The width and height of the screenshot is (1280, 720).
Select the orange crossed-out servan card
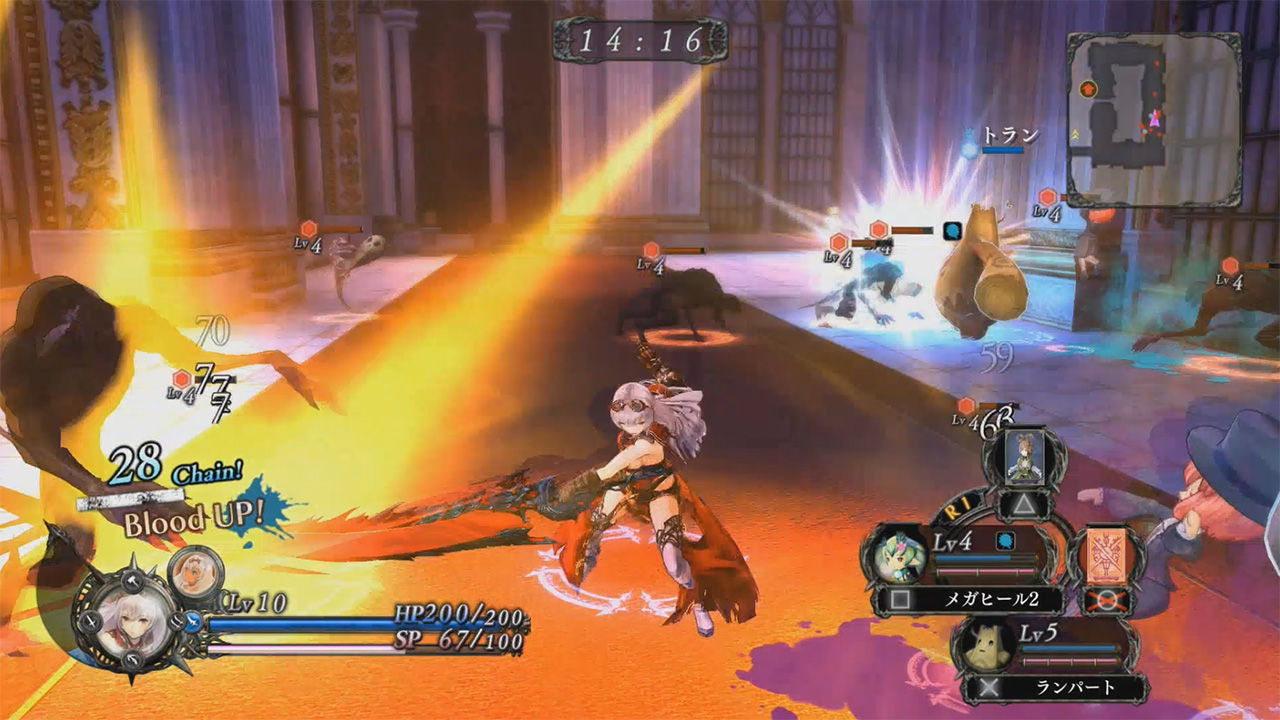tap(1107, 557)
